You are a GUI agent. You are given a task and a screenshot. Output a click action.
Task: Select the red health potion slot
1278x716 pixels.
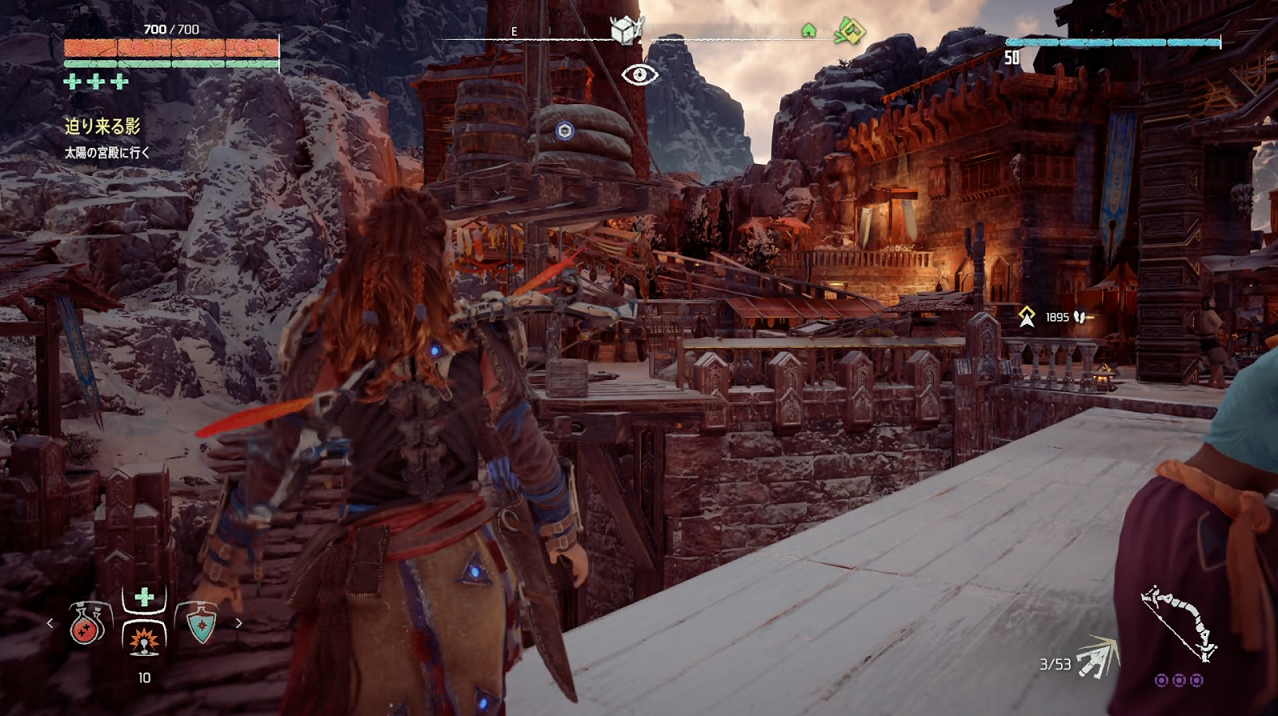coord(88,624)
